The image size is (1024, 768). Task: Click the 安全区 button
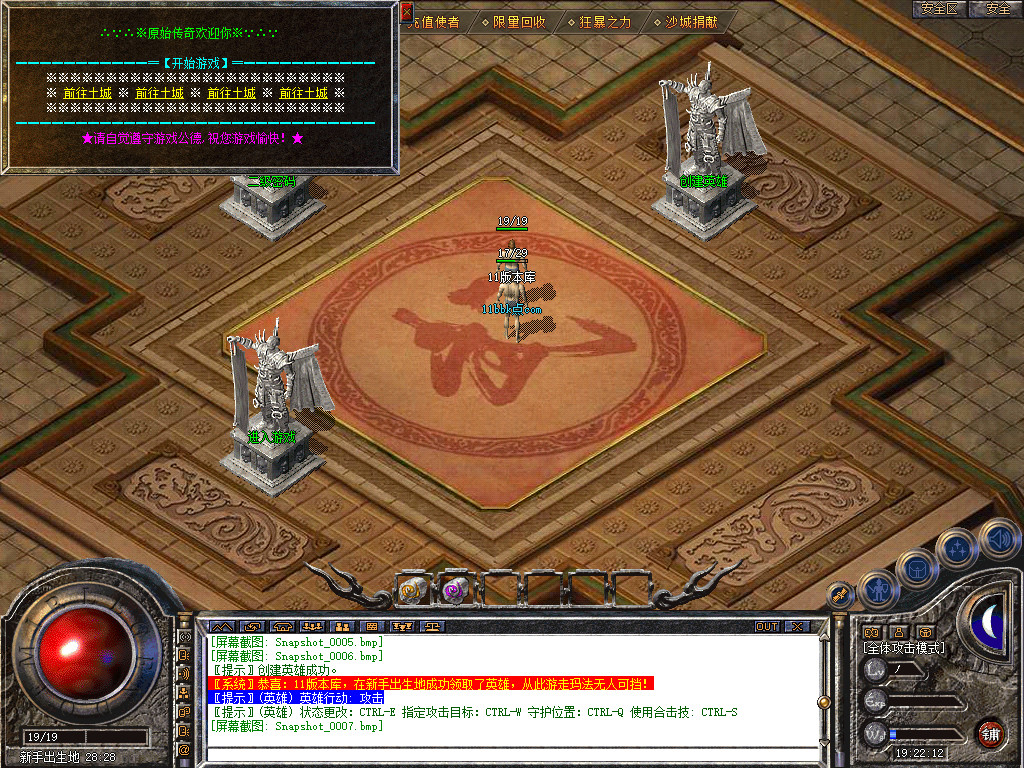pyautogui.click(x=939, y=9)
